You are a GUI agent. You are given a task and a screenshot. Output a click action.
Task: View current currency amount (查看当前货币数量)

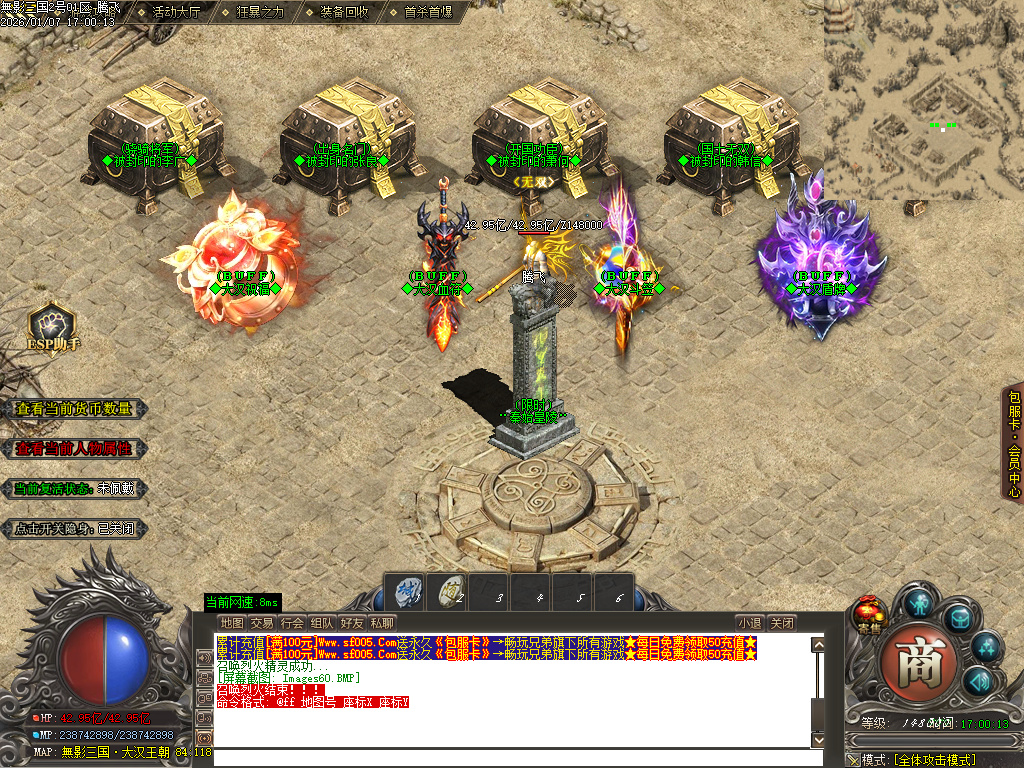click(74, 409)
